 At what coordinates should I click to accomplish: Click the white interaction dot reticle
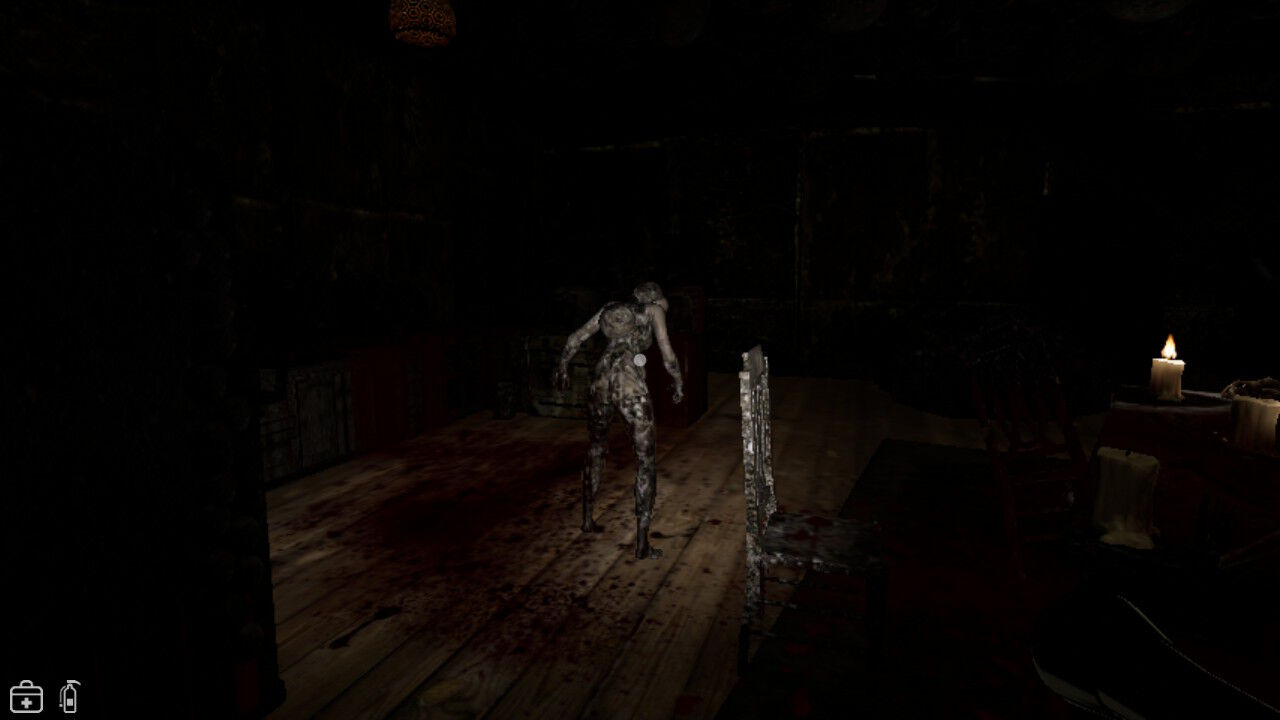pyautogui.click(x=638, y=359)
